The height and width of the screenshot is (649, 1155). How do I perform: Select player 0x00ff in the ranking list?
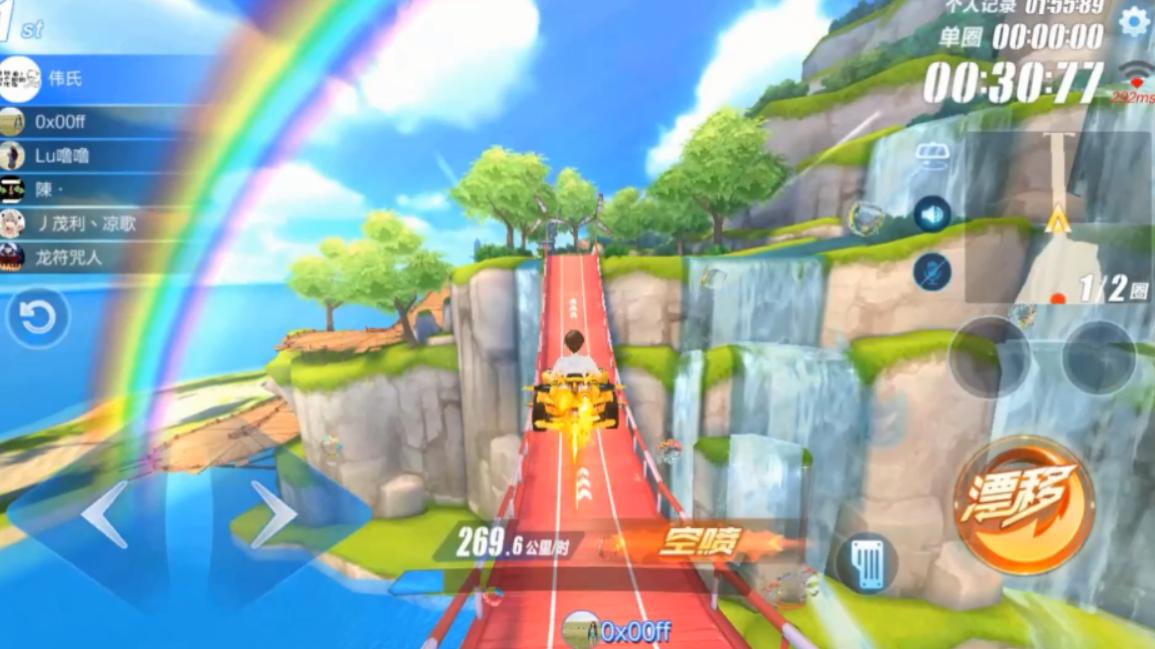pos(100,122)
